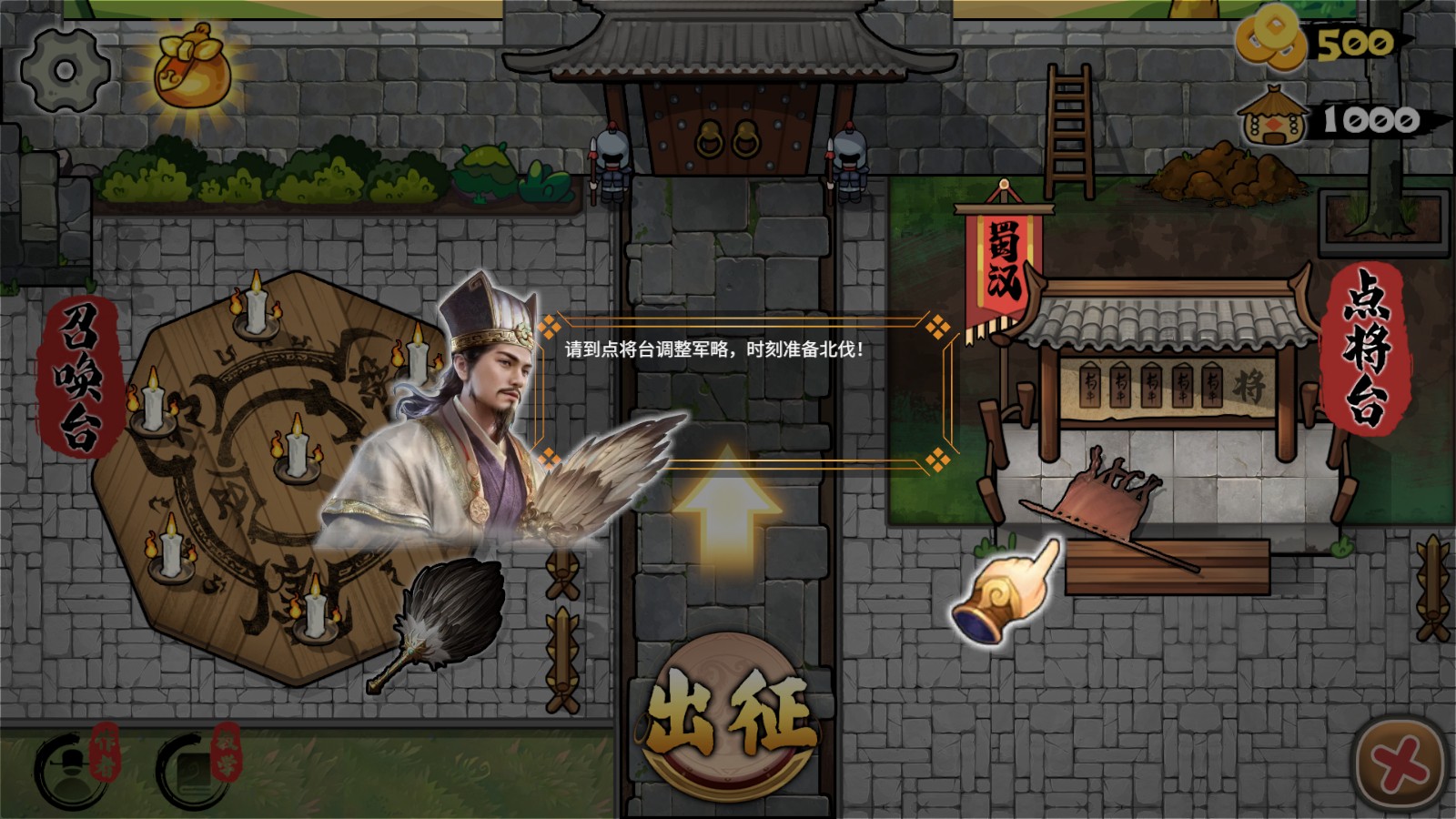Screen dimensions: 1456x819
Task: Click the red X cancel button
Action: coord(1397,764)
